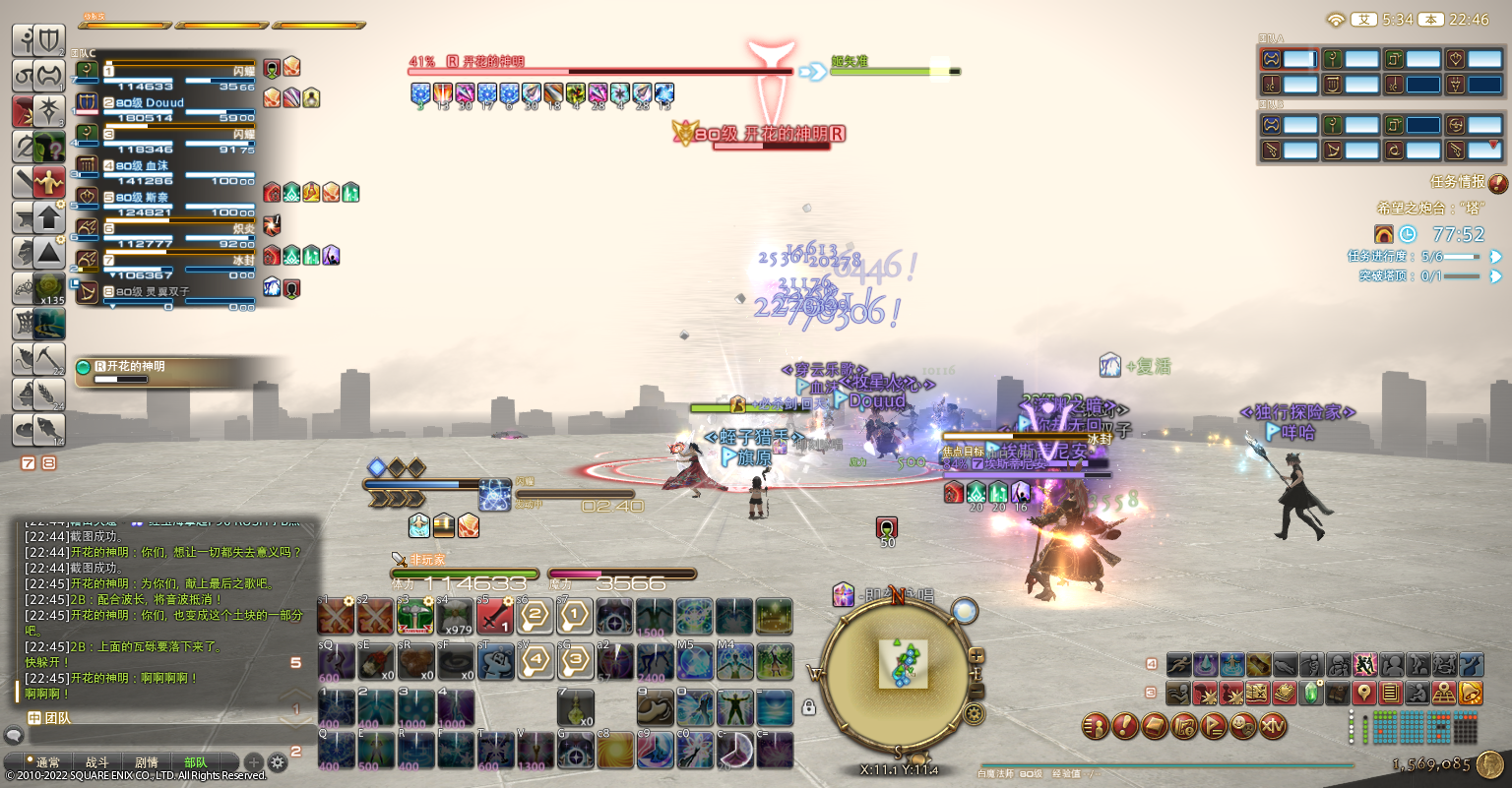
Task: Open the XIV system menu button
Action: point(1273,727)
